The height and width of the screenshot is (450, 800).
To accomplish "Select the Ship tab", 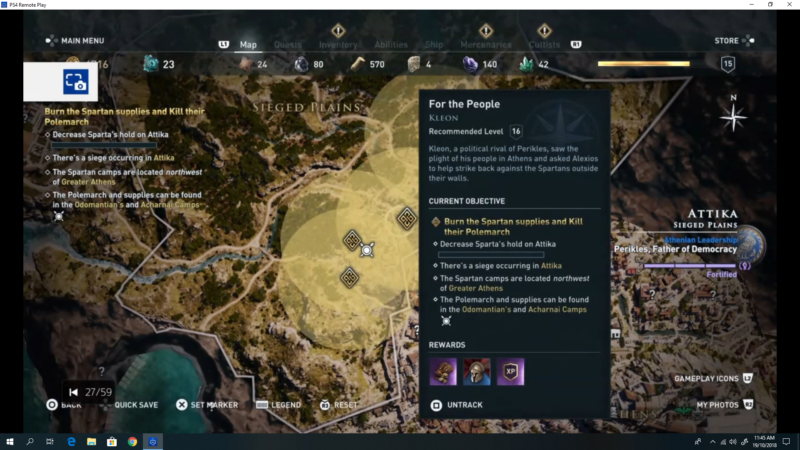I will click(434, 44).
